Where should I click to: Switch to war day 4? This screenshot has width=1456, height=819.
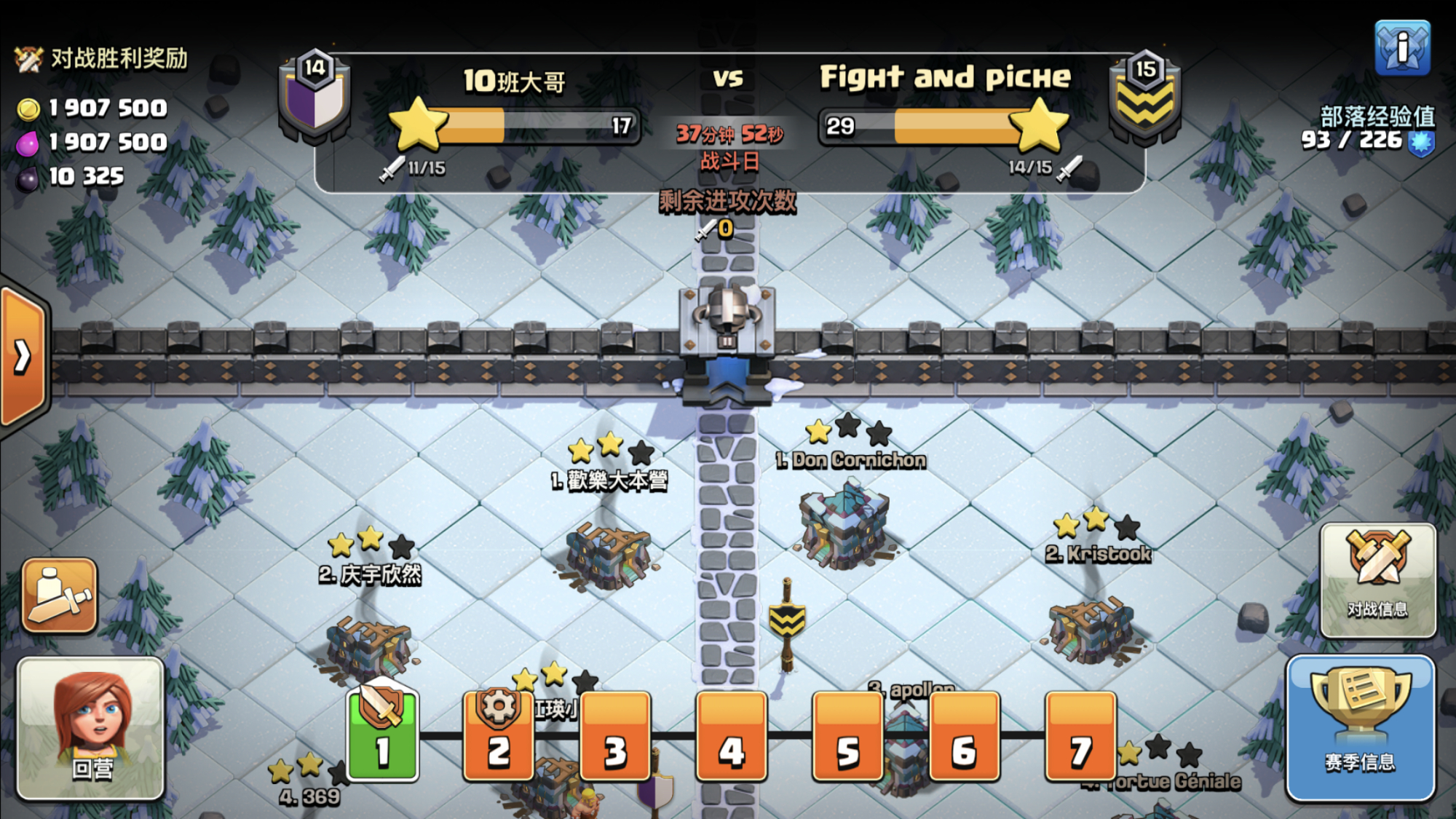(731, 735)
